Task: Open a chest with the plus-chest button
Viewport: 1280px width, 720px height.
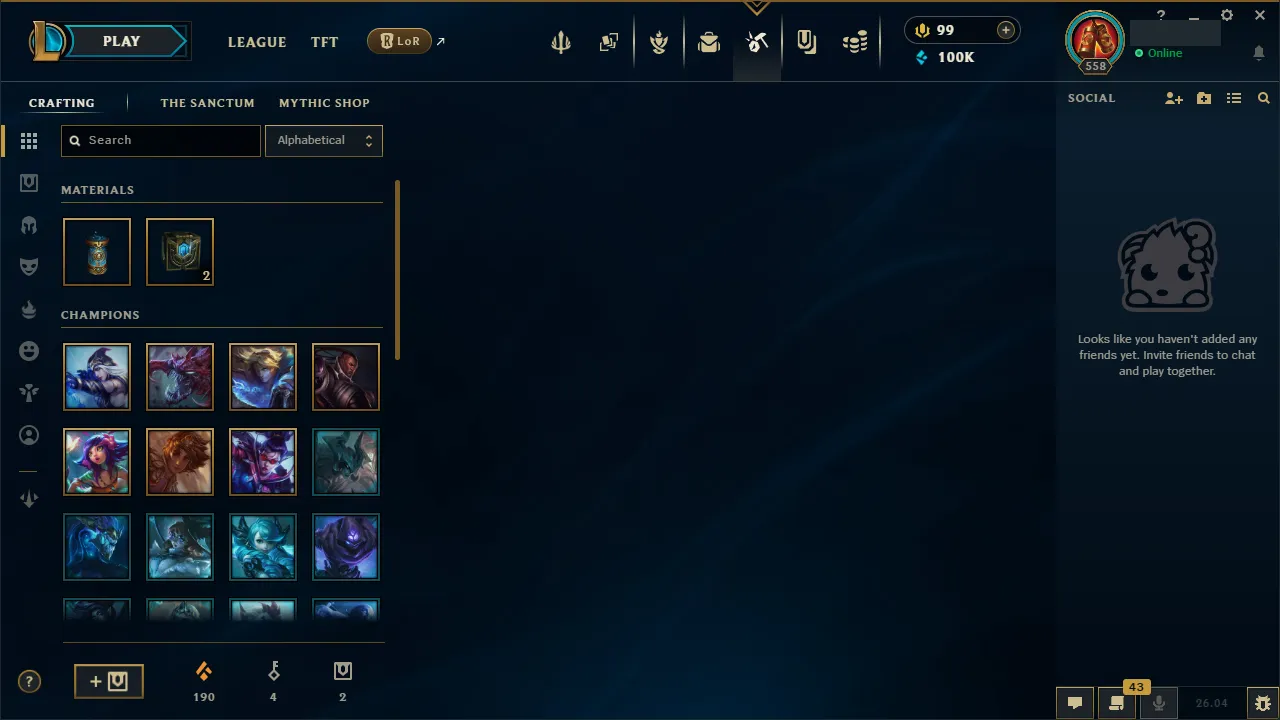Action: [108, 681]
